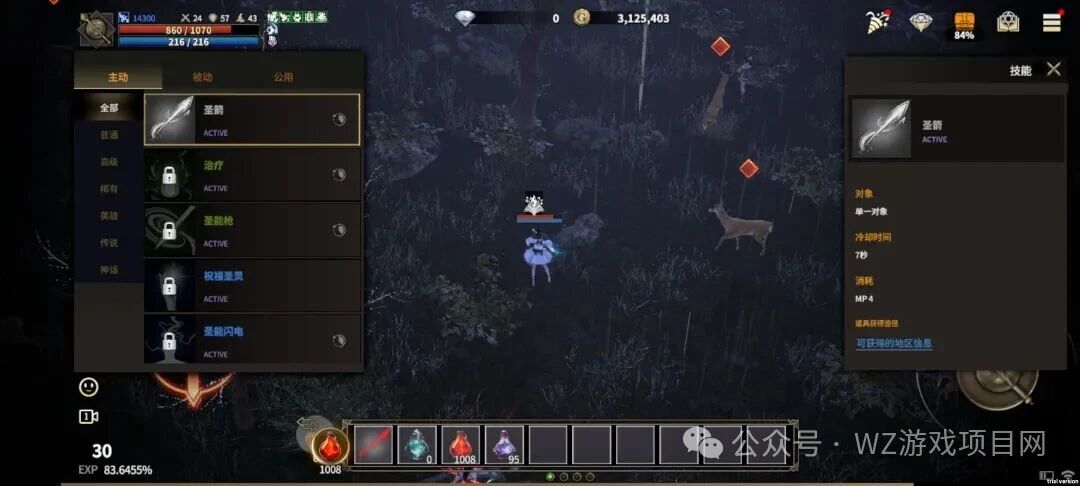Image resolution: width=1080 pixels, height=486 pixels.
Task: Open the treasure chest bag showing 84%
Action: click(x=964, y=24)
